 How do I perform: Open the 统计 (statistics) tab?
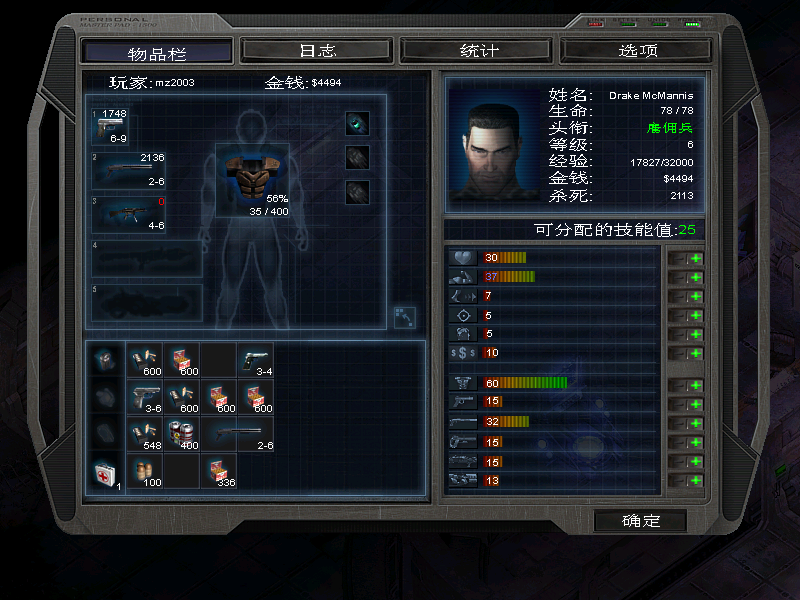(x=477, y=50)
